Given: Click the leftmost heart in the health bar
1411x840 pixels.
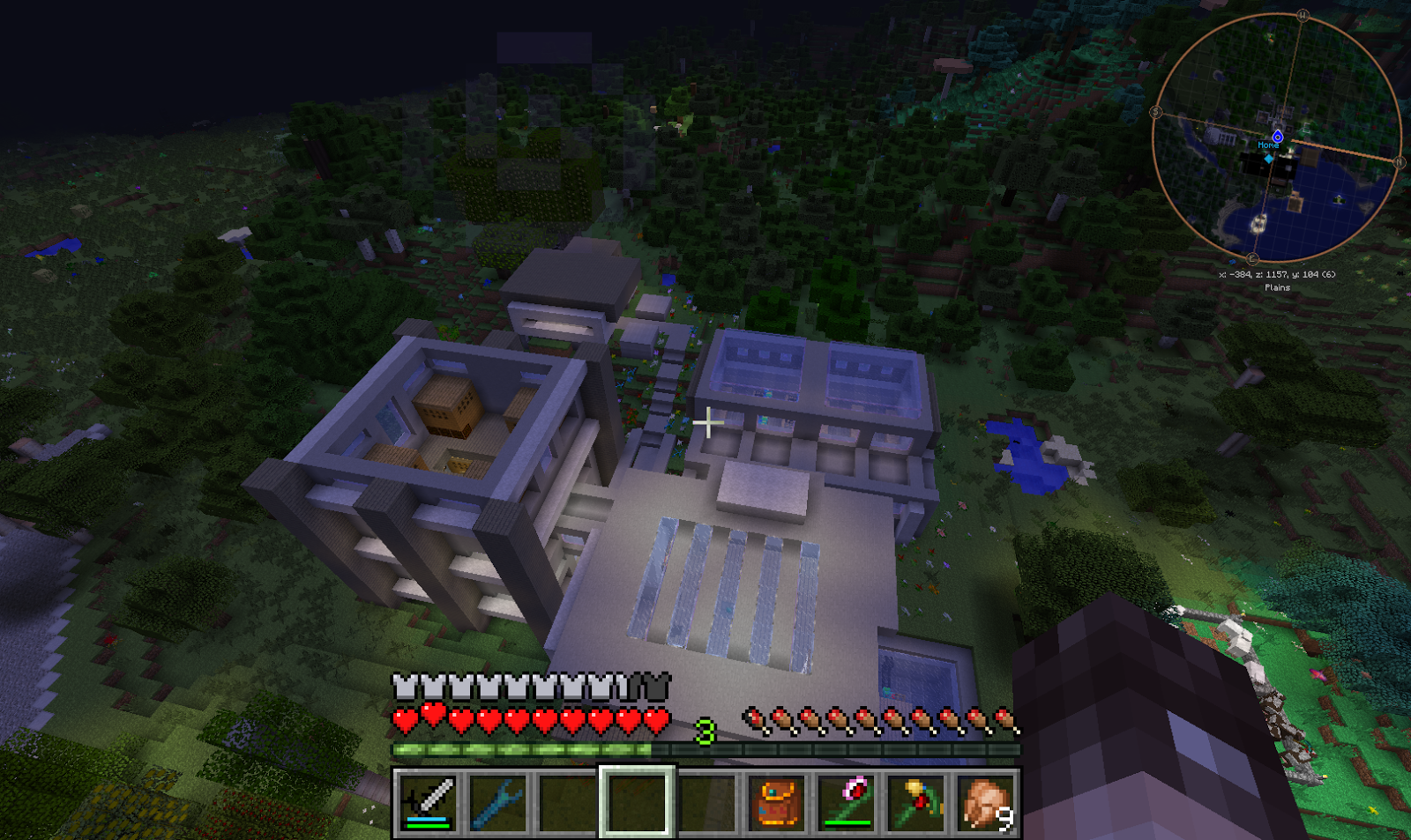Looking at the screenshot, I should click(404, 719).
